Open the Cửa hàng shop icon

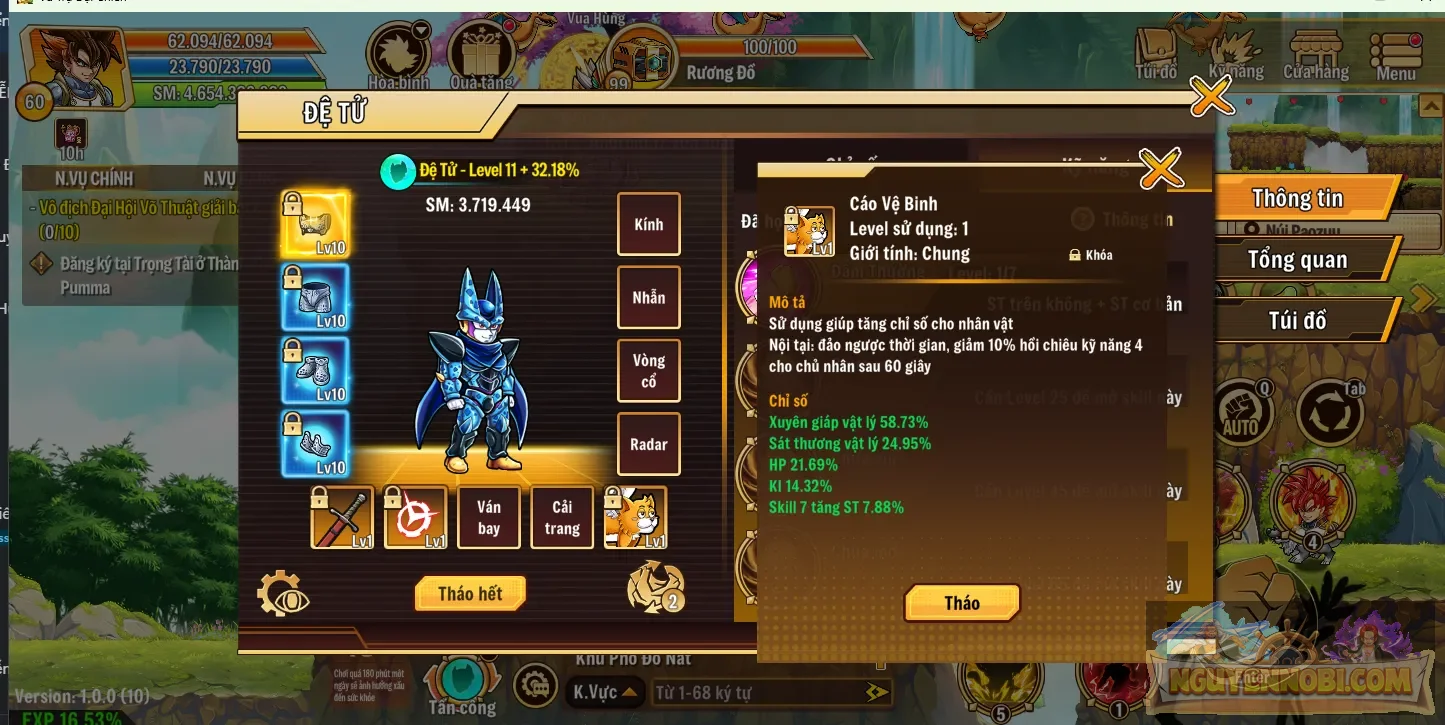[x=1318, y=47]
